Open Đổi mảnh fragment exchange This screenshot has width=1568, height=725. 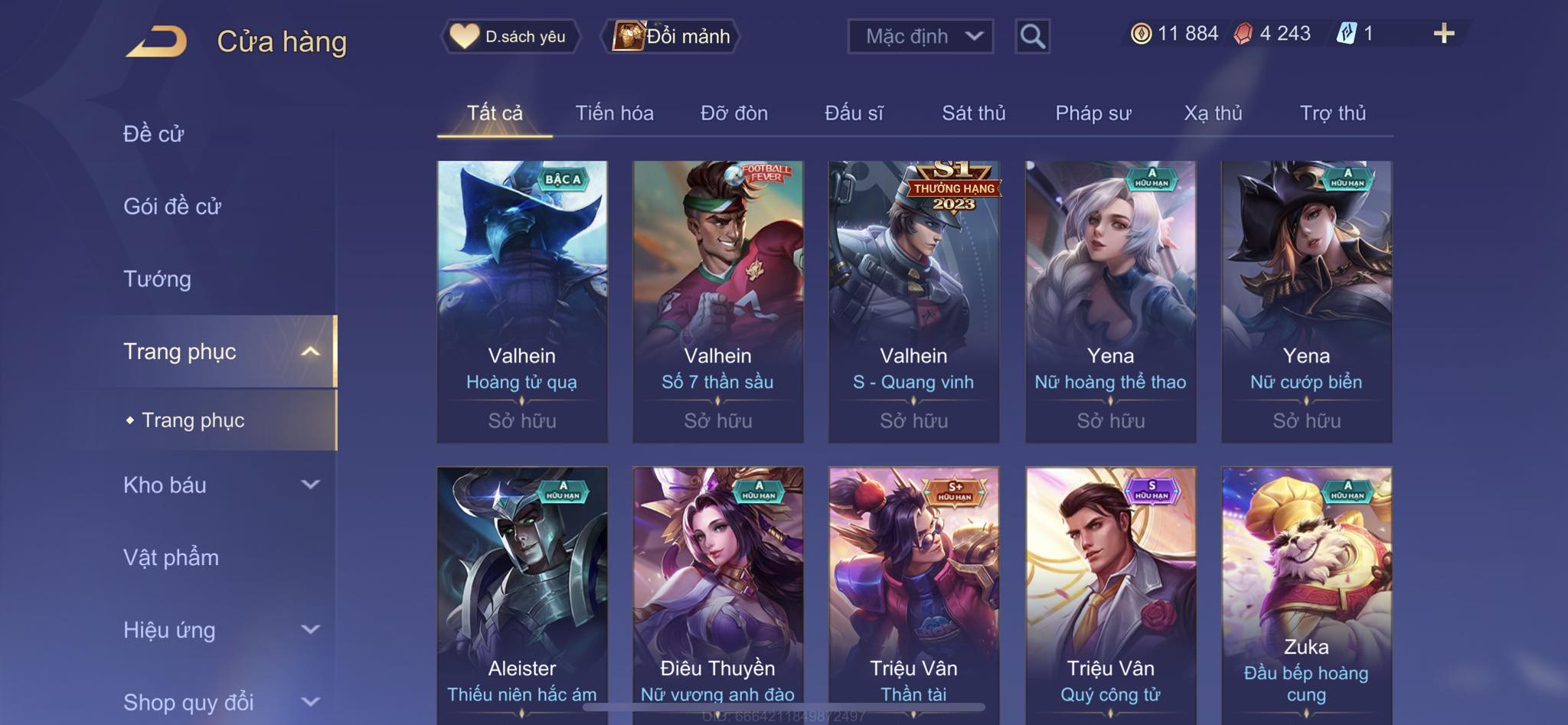[671, 36]
